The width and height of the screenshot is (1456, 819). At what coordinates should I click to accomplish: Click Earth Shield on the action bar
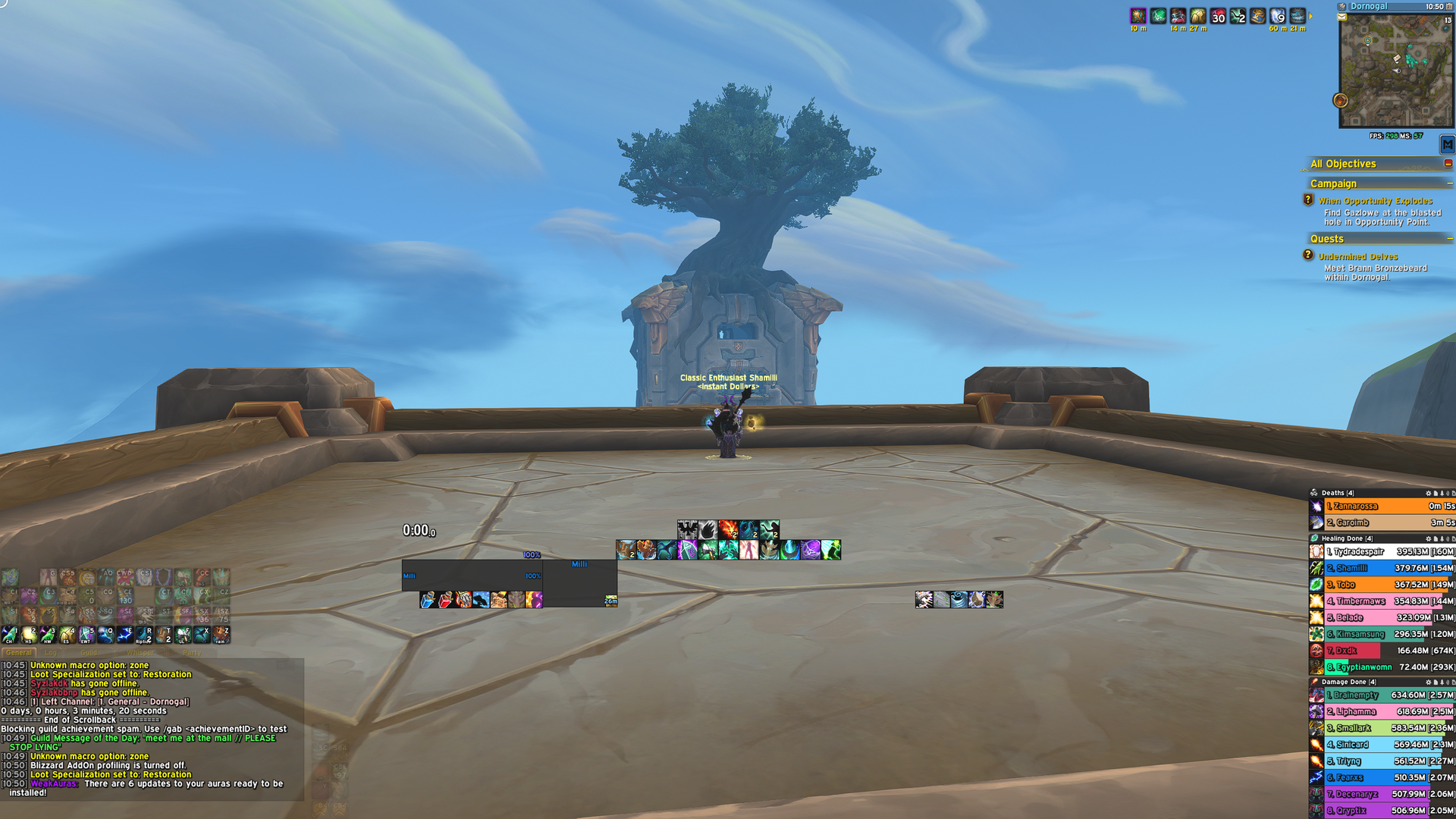pyautogui.click(x=67, y=635)
